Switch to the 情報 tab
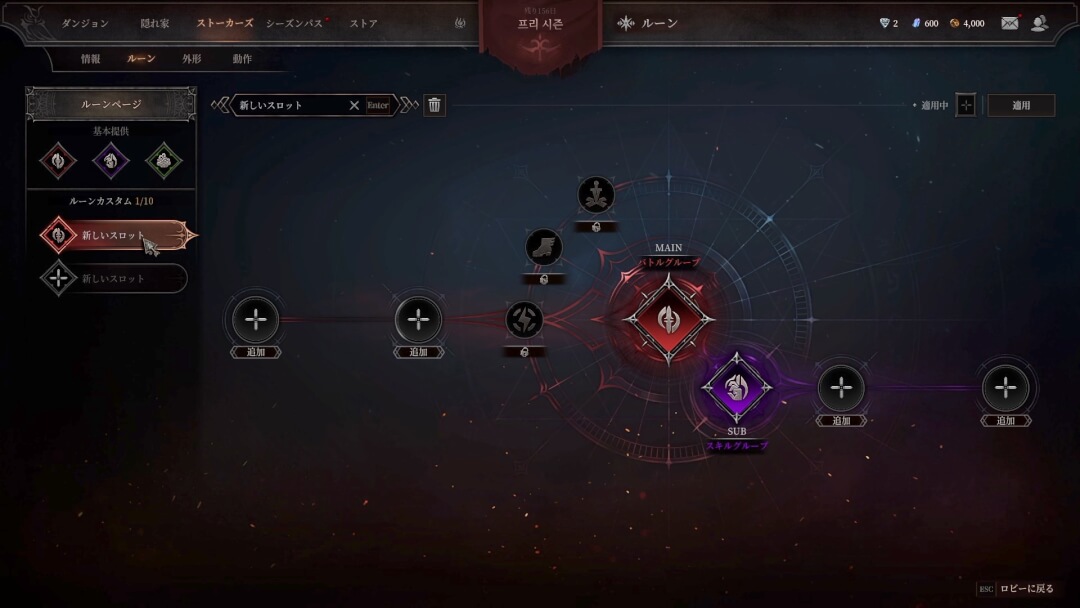The image size is (1080, 608). (x=91, y=59)
